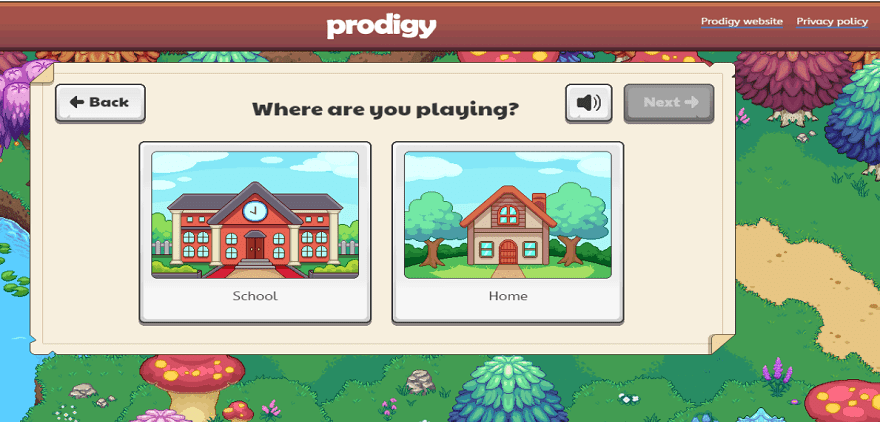880x422 pixels.
Task: Go back with the Back button
Action: click(x=100, y=102)
